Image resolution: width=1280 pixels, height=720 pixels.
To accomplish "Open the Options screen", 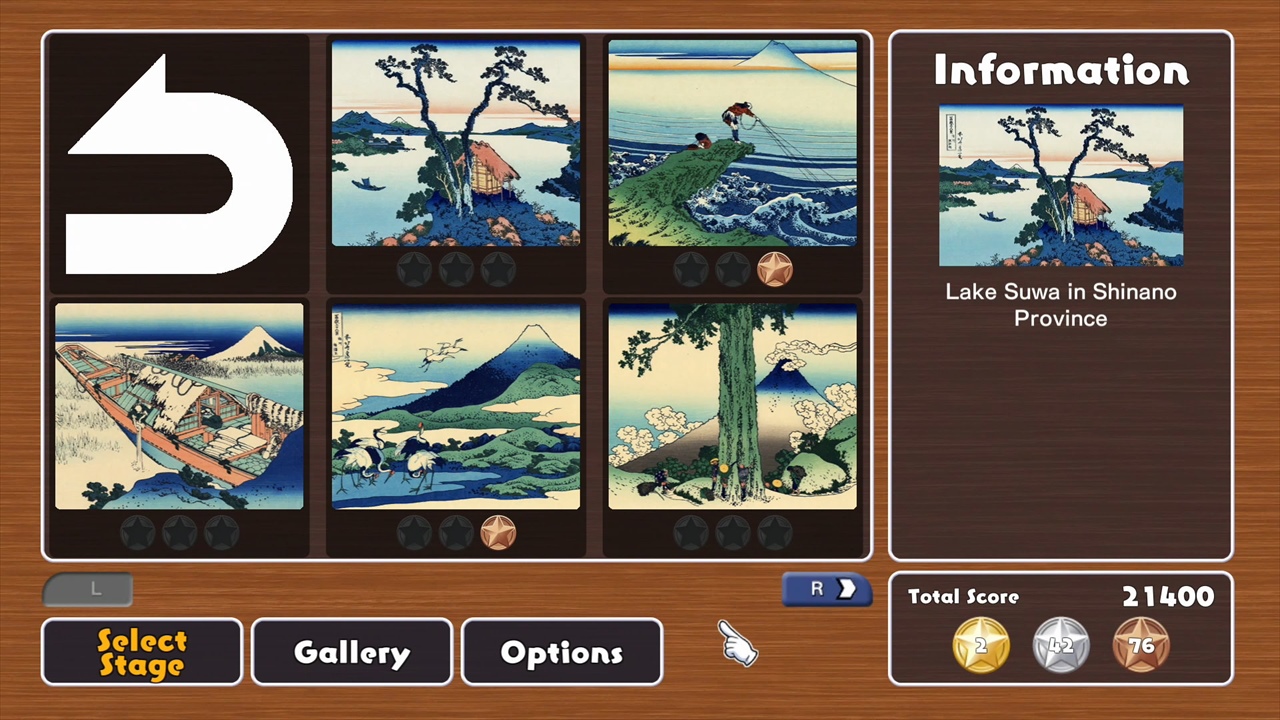I will point(561,652).
